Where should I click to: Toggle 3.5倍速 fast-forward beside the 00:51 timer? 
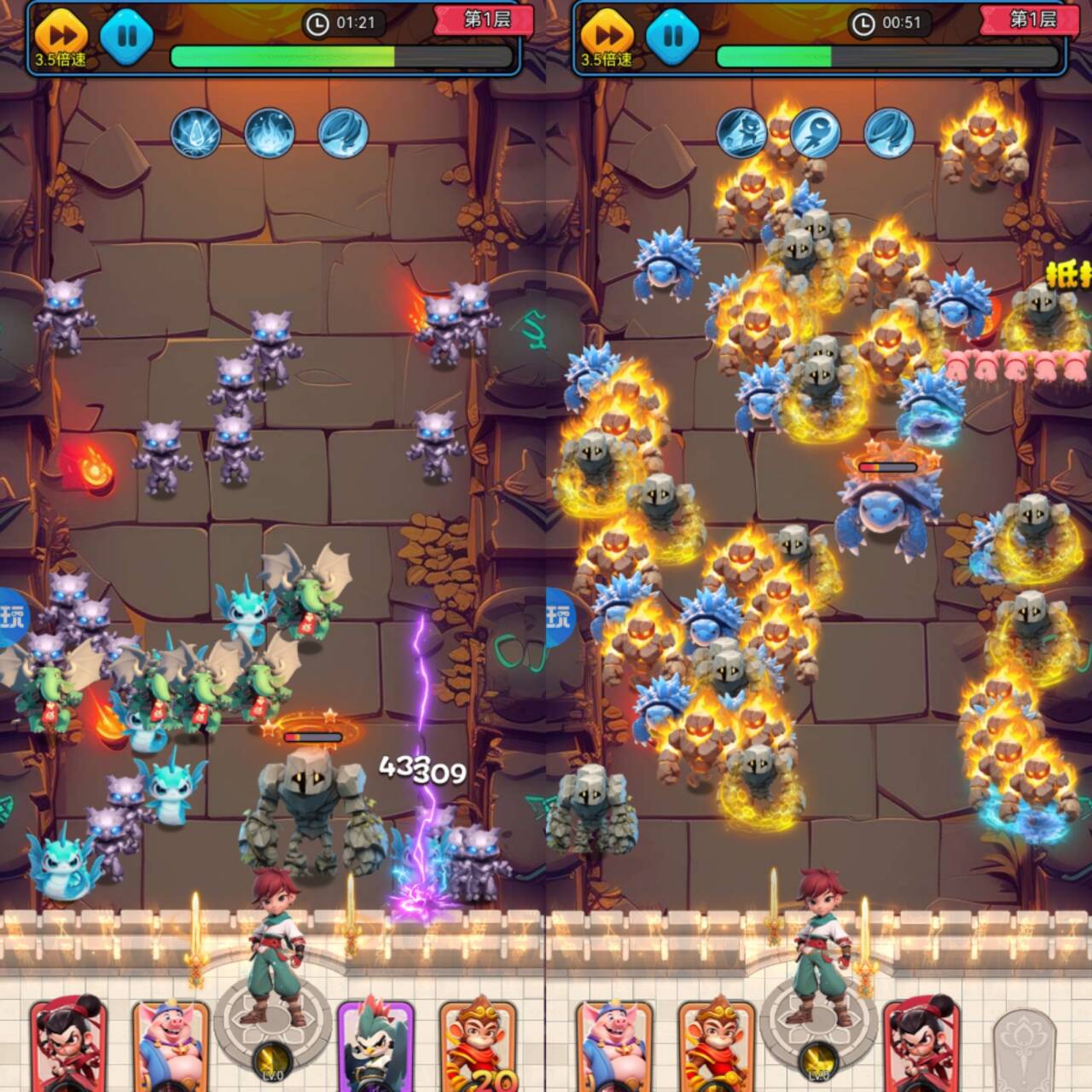[607, 38]
